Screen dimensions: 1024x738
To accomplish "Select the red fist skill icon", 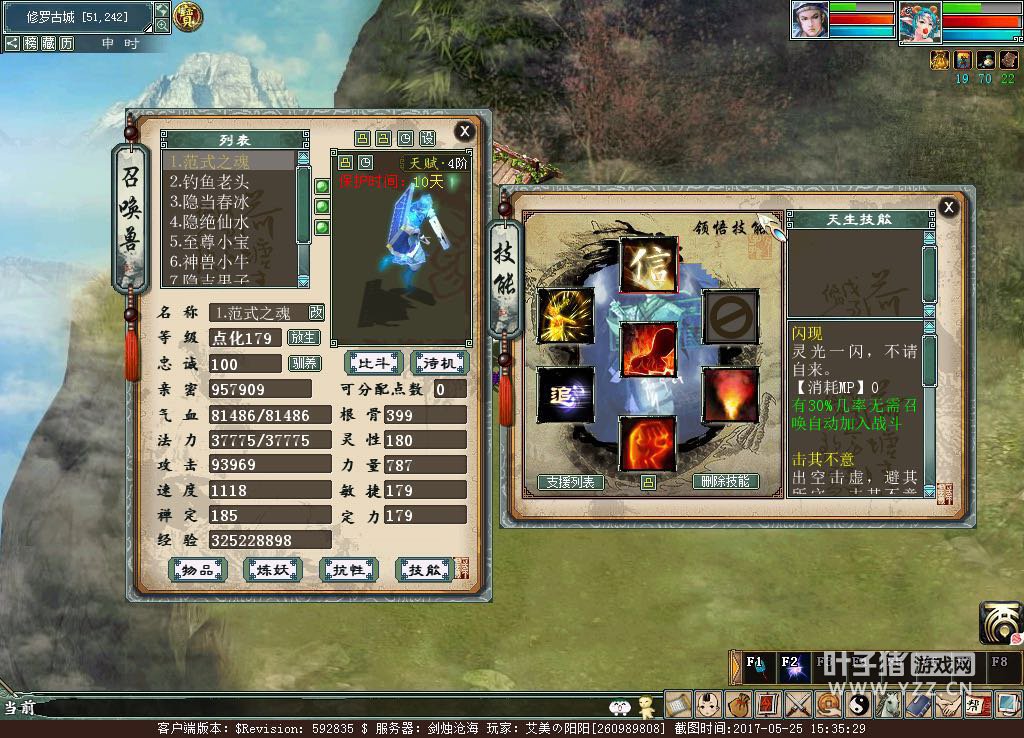I will point(647,445).
